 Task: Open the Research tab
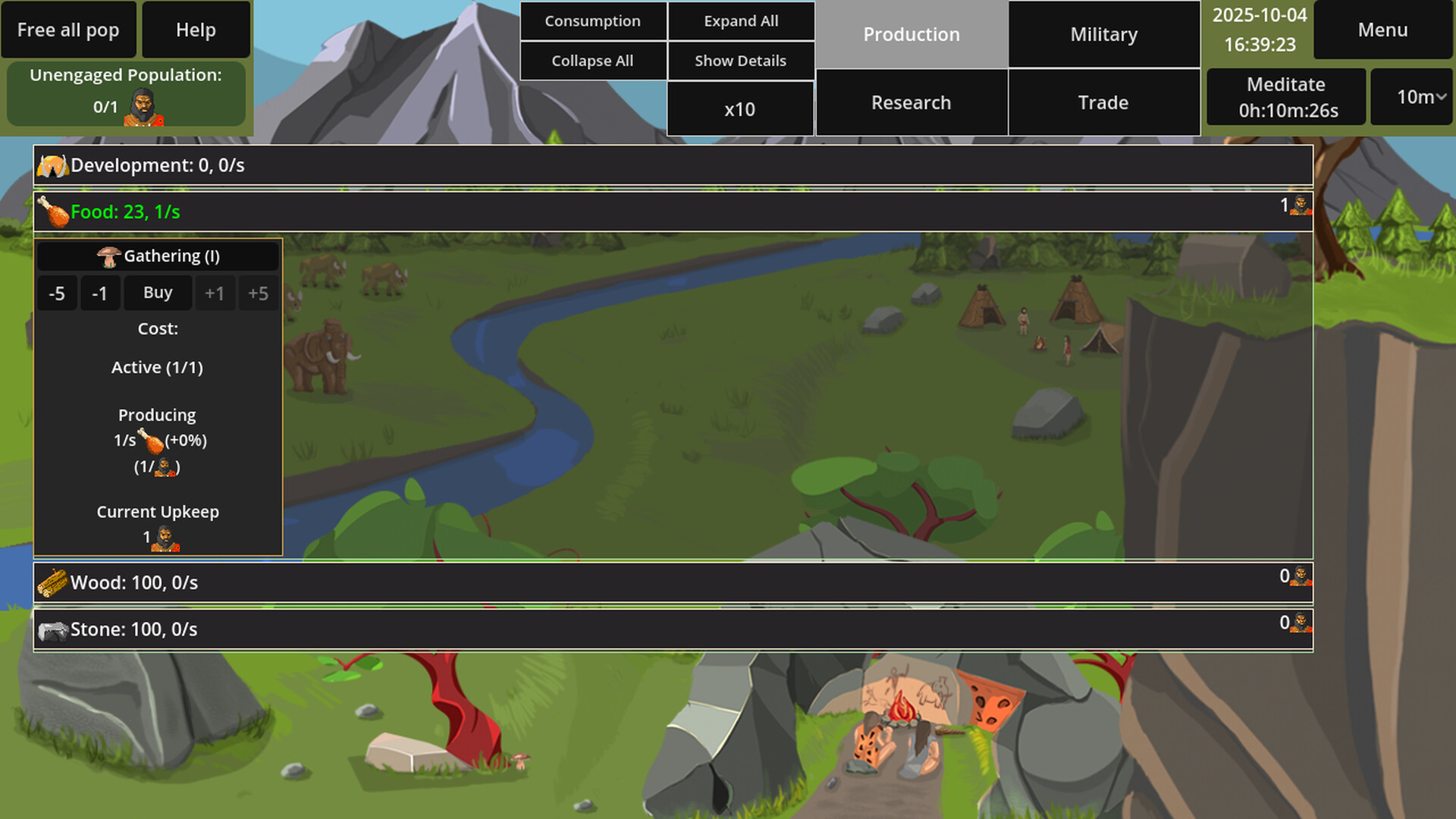(911, 102)
